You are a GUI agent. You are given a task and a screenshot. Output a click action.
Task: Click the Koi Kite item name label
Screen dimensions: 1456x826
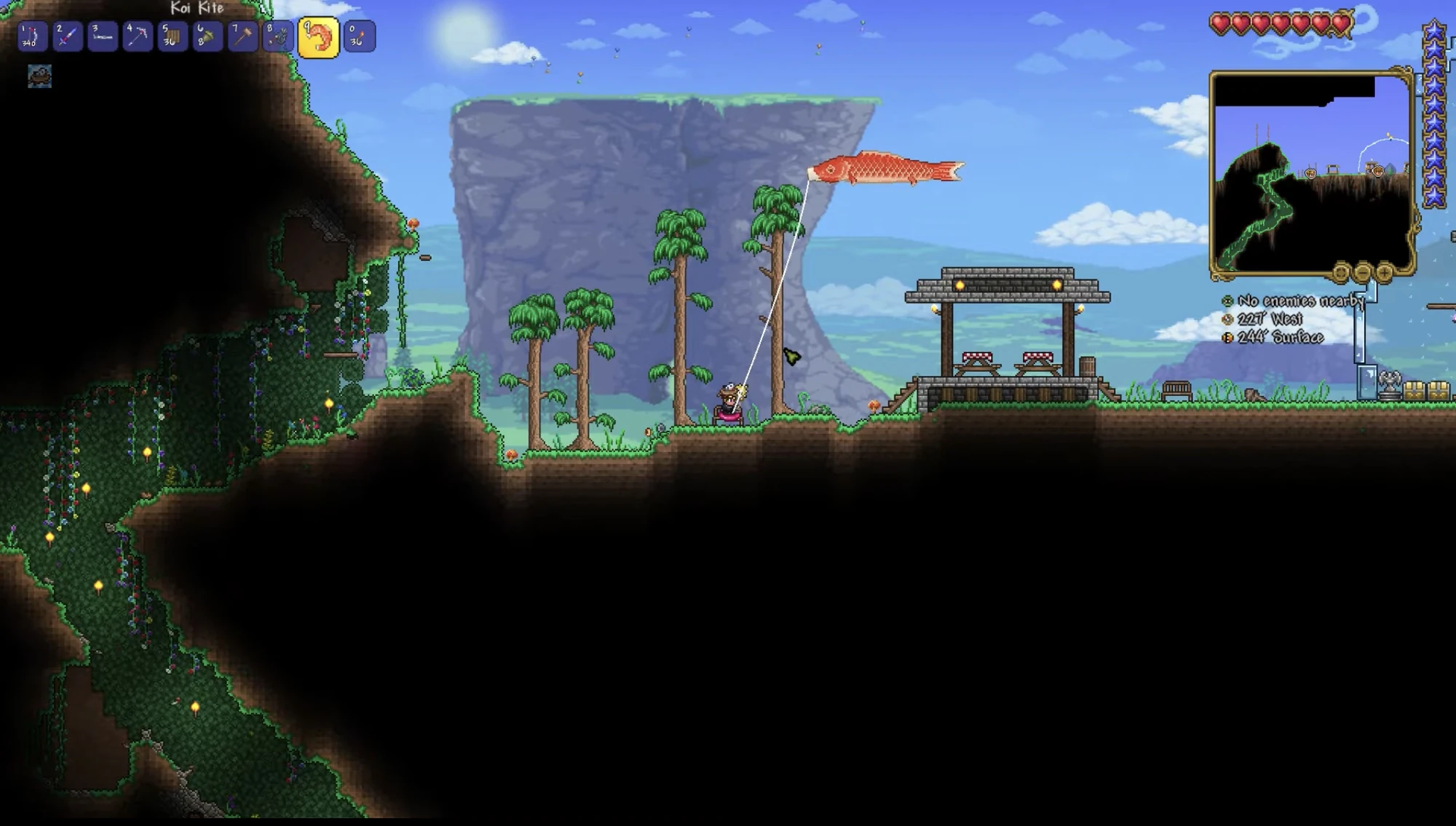(x=195, y=9)
